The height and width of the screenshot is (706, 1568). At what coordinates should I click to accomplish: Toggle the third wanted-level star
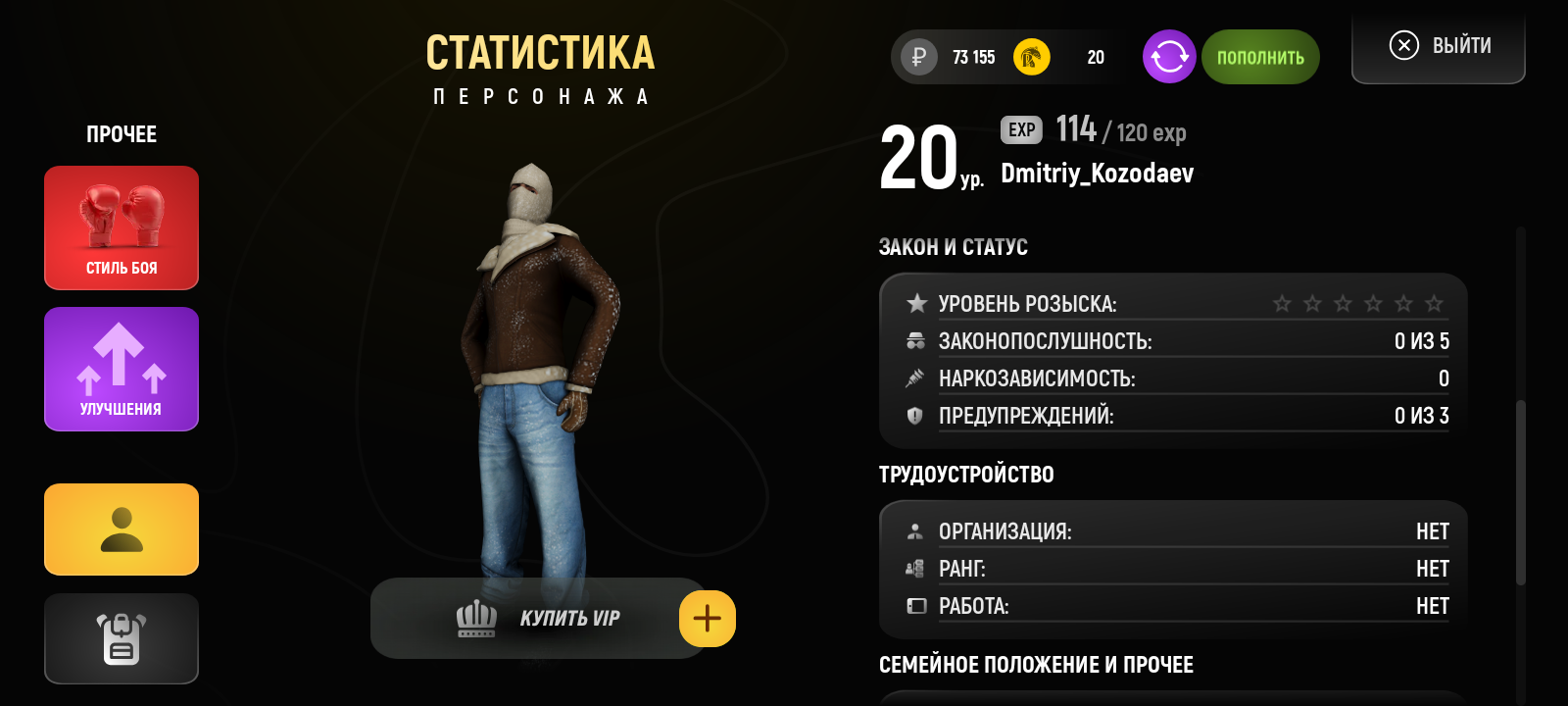[x=1344, y=304]
